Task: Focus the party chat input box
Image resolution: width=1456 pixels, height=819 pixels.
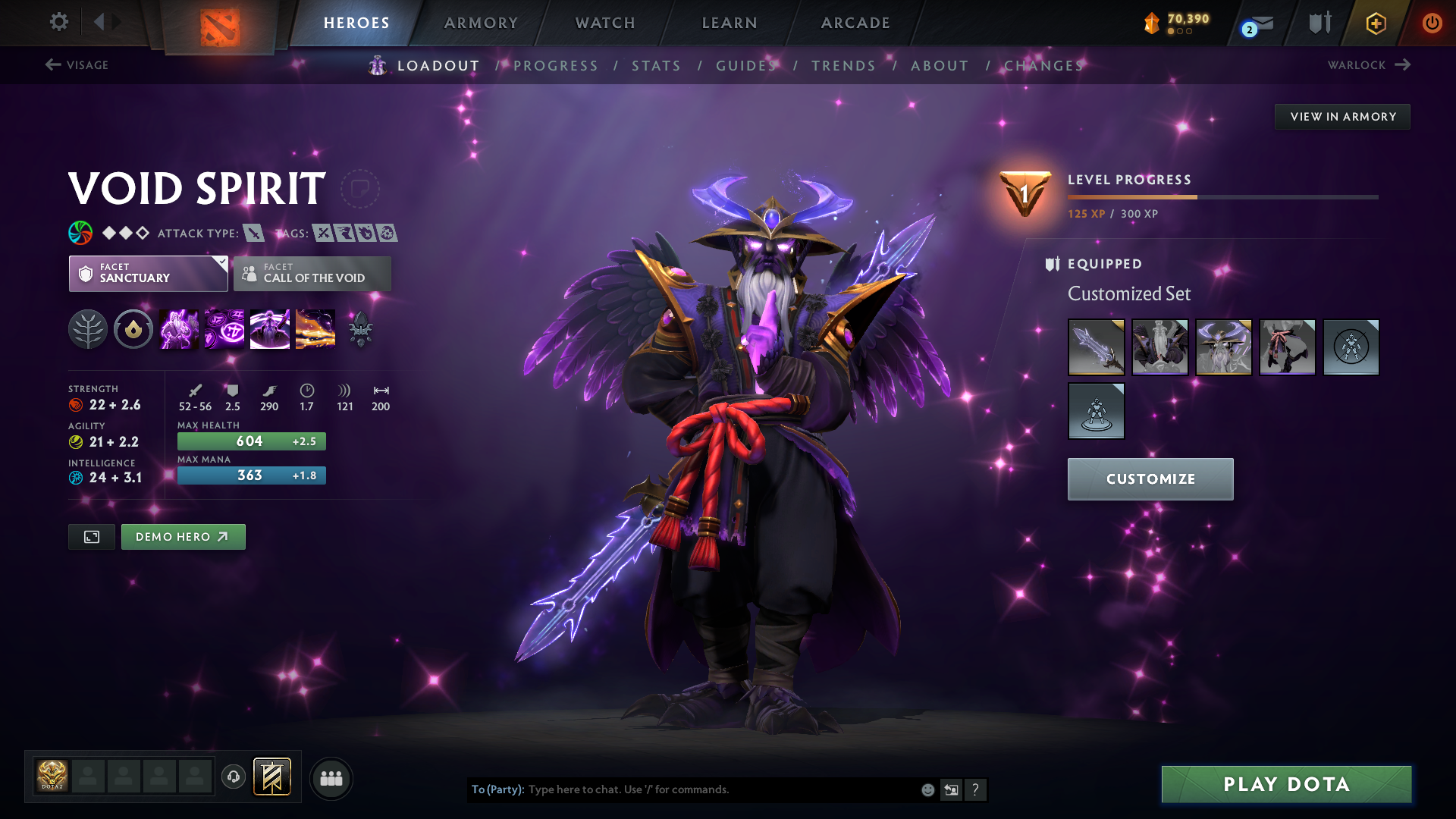Action: pos(720,789)
